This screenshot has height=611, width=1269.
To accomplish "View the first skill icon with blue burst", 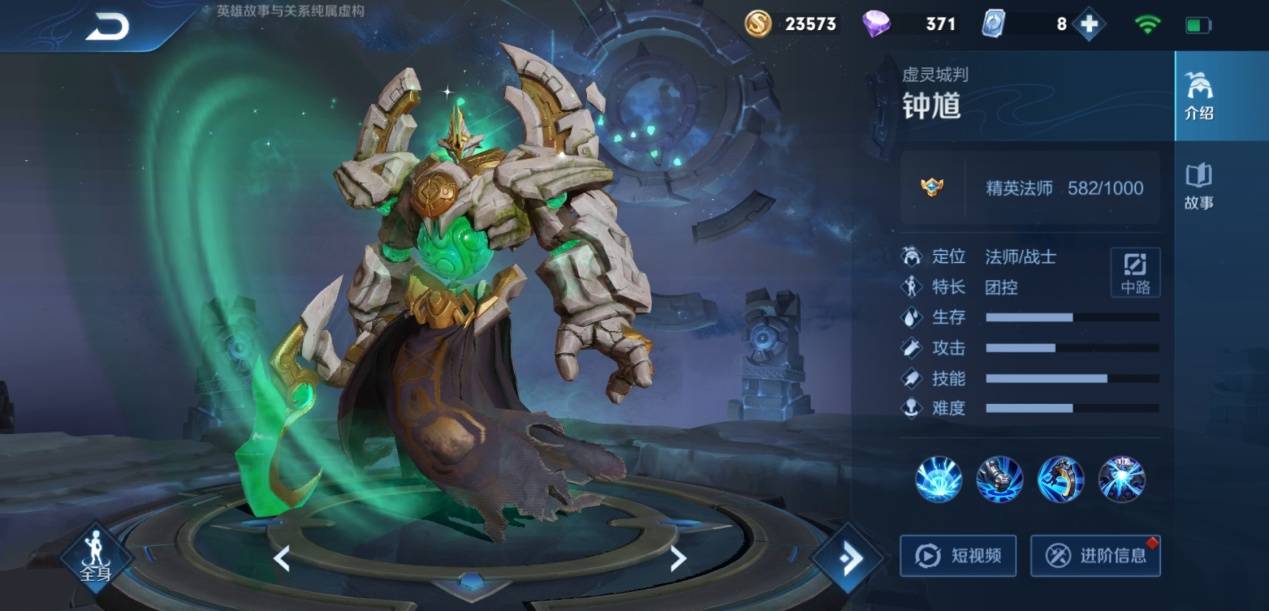I will pos(938,479).
